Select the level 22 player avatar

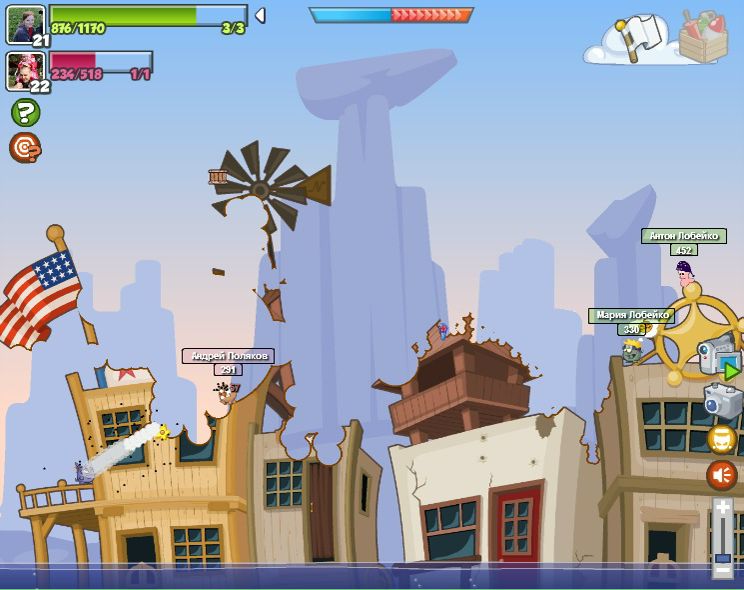25,71
